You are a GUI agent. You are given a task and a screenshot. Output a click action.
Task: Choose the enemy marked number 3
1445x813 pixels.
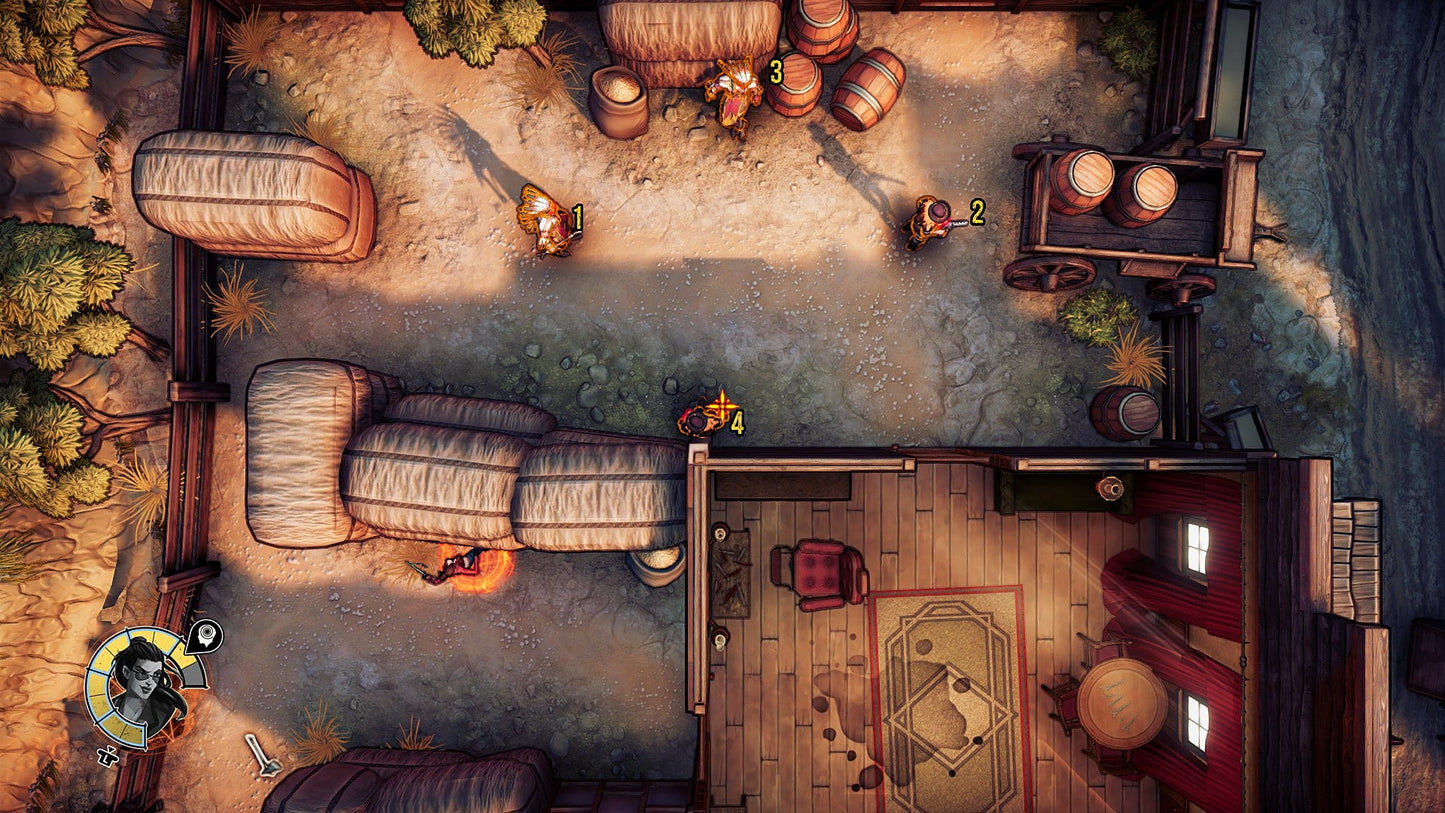[x=735, y=92]
